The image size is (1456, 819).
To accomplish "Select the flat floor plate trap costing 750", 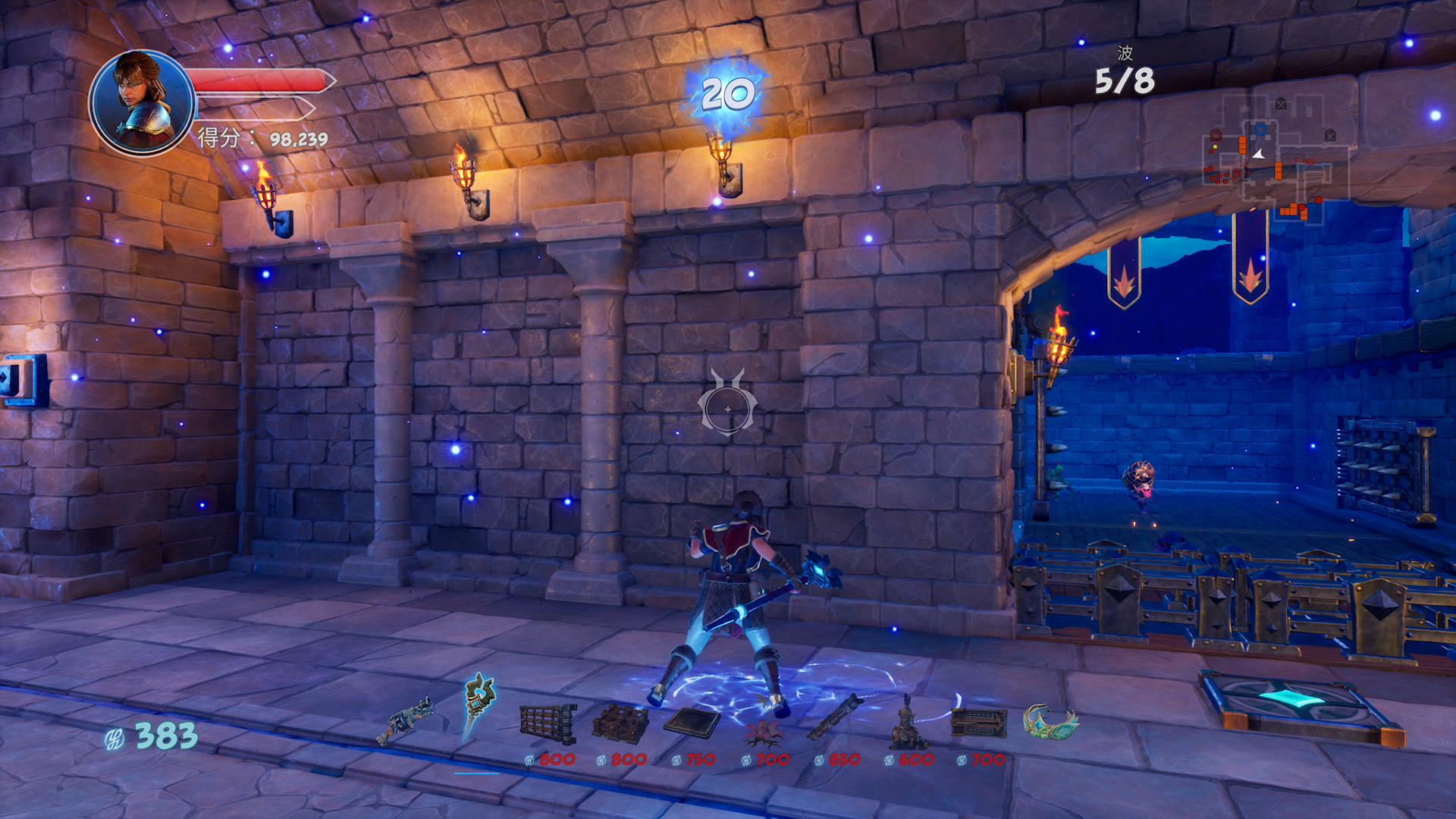I will point(692,721).
